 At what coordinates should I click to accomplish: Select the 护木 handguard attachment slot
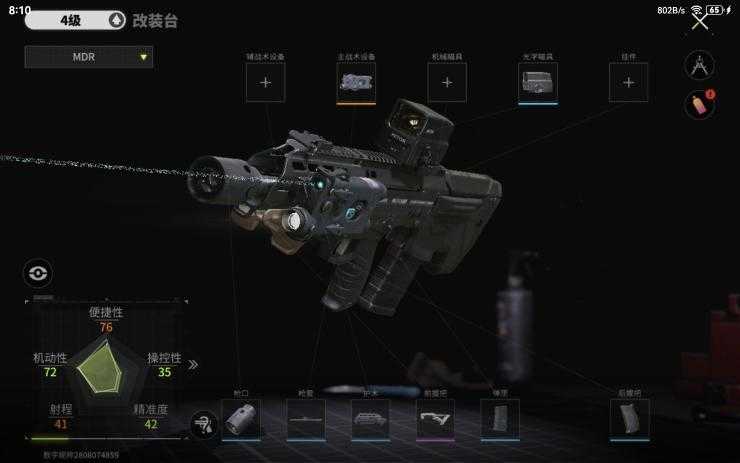[x=370, y=420]
